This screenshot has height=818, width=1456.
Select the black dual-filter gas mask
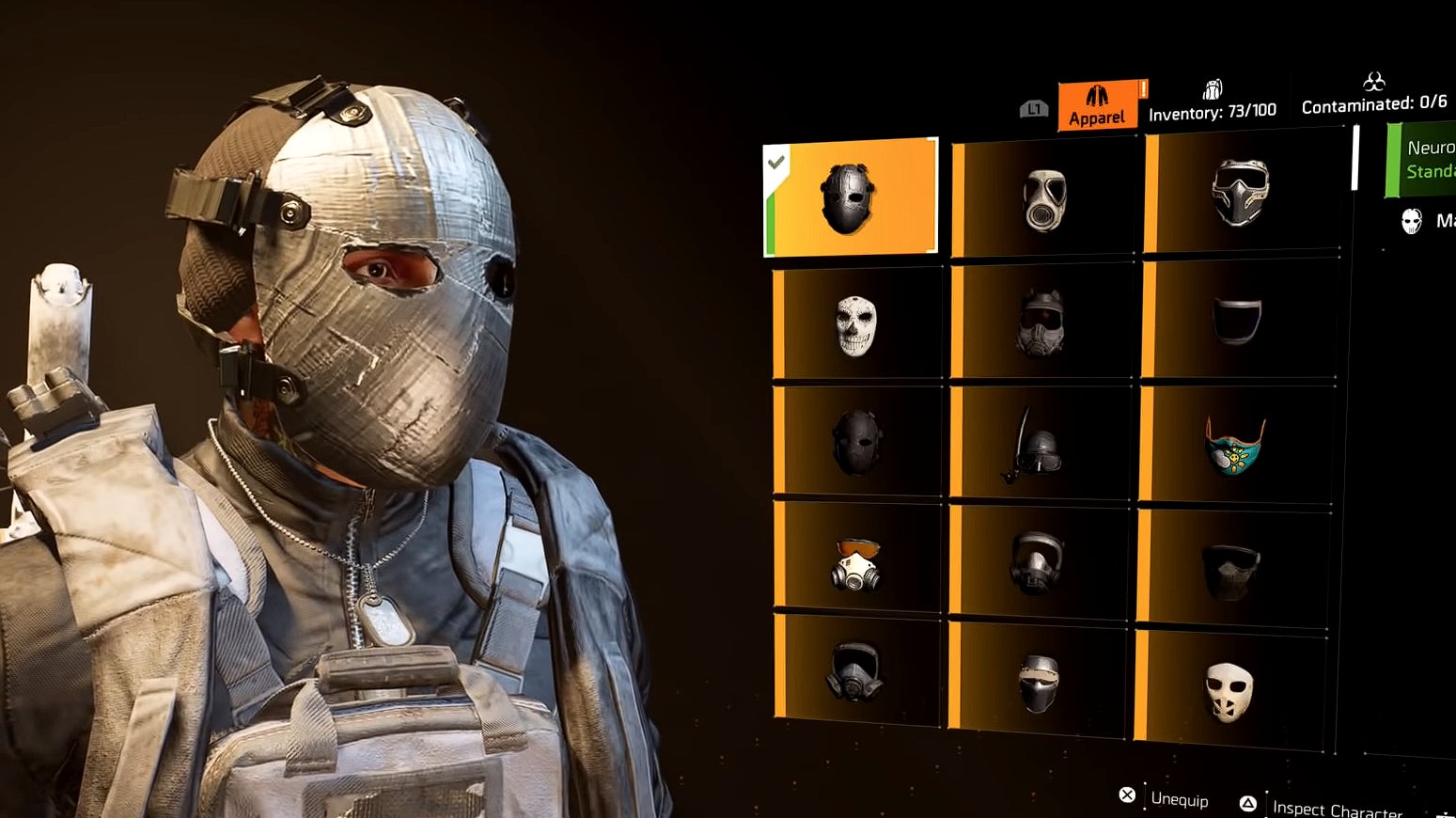(x=854, y=670)
